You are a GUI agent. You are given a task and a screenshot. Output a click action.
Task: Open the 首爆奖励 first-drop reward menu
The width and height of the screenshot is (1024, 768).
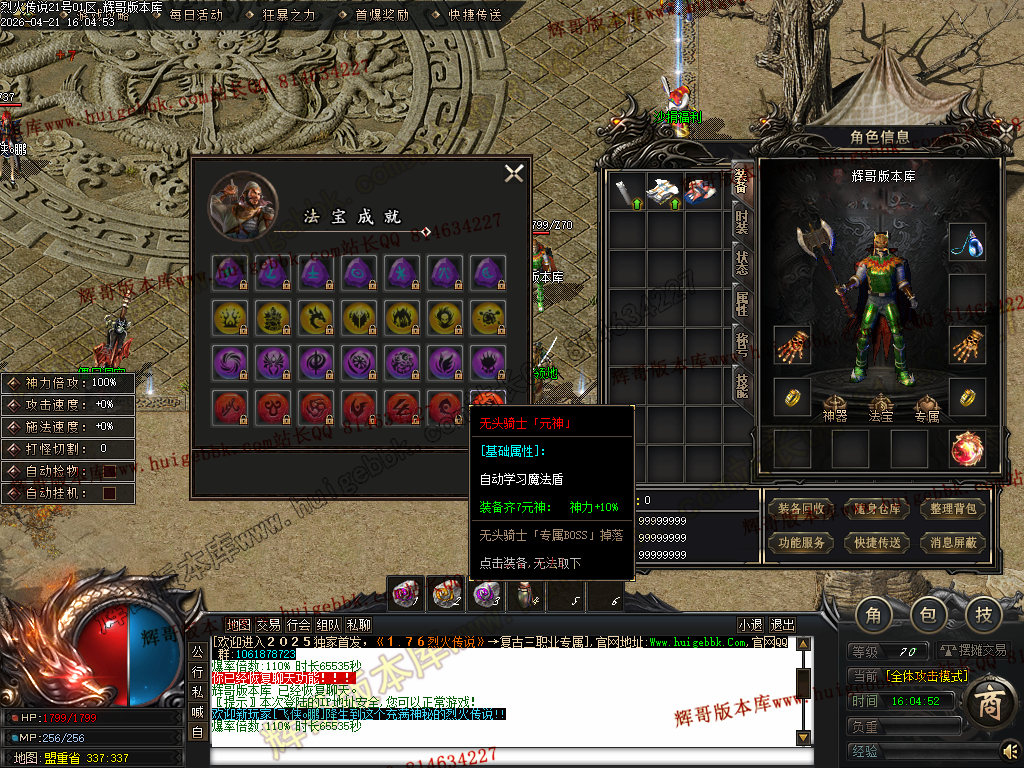coord(381,15)
